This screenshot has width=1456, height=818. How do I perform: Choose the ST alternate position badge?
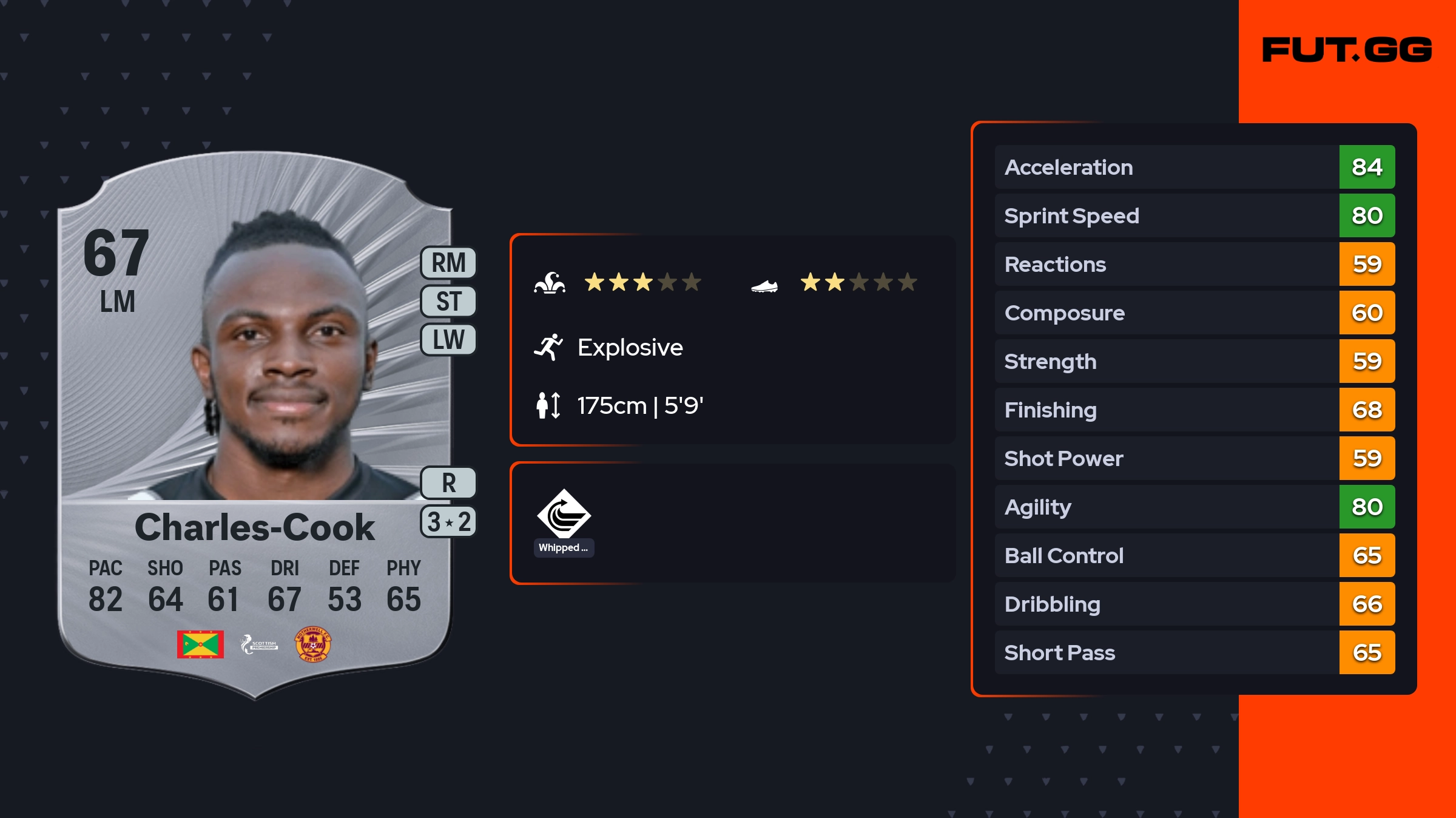point(448,301)
